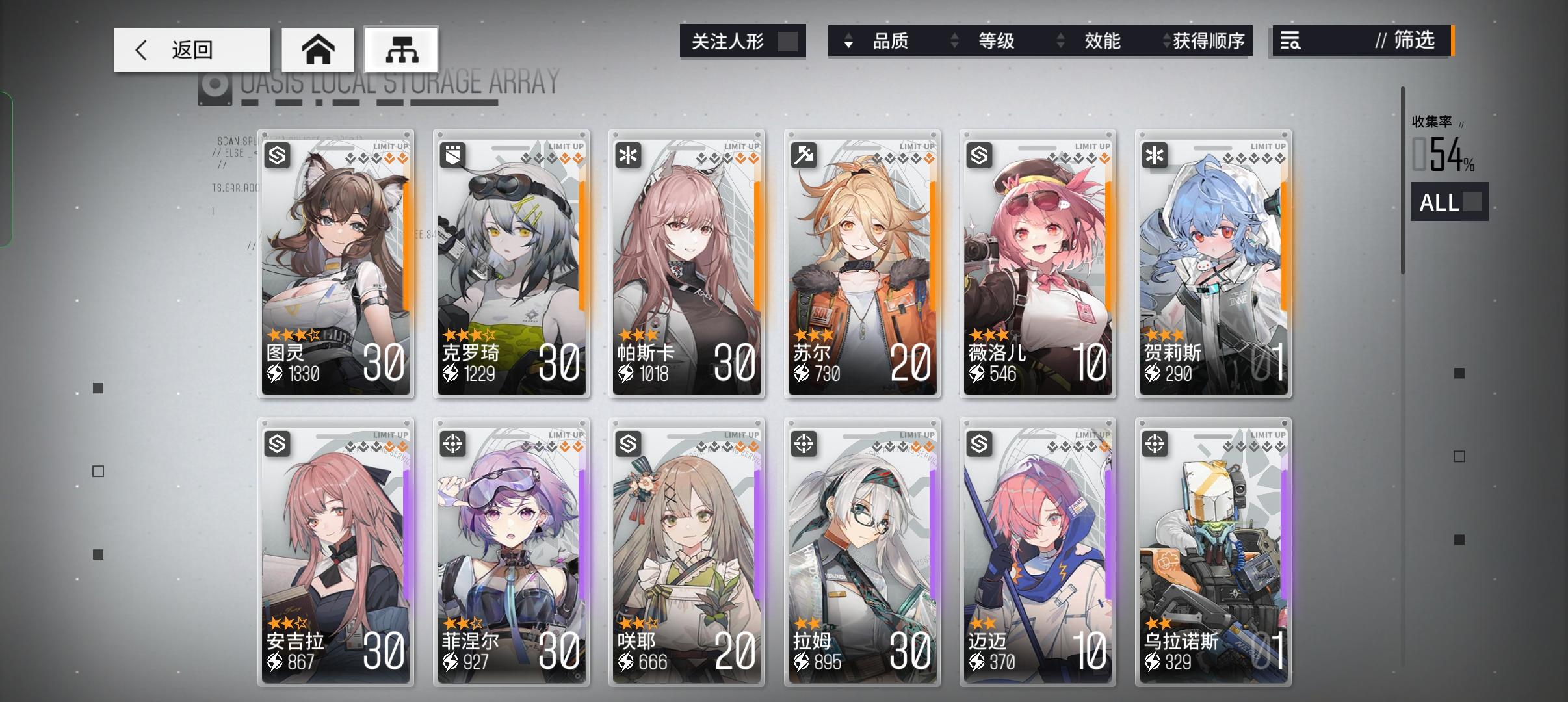
Task: Select the home icon in the top bar
Action: click(318, 49)
